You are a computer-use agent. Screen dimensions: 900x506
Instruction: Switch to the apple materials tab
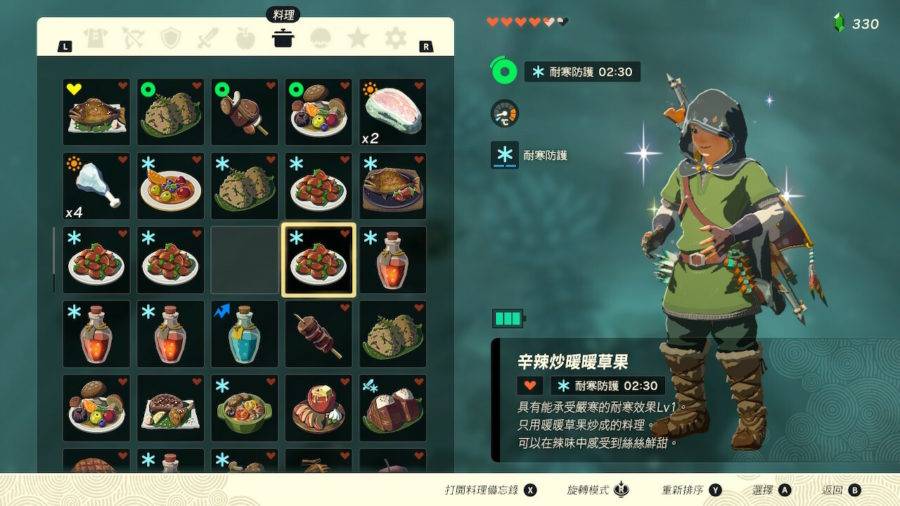[245, 39]
